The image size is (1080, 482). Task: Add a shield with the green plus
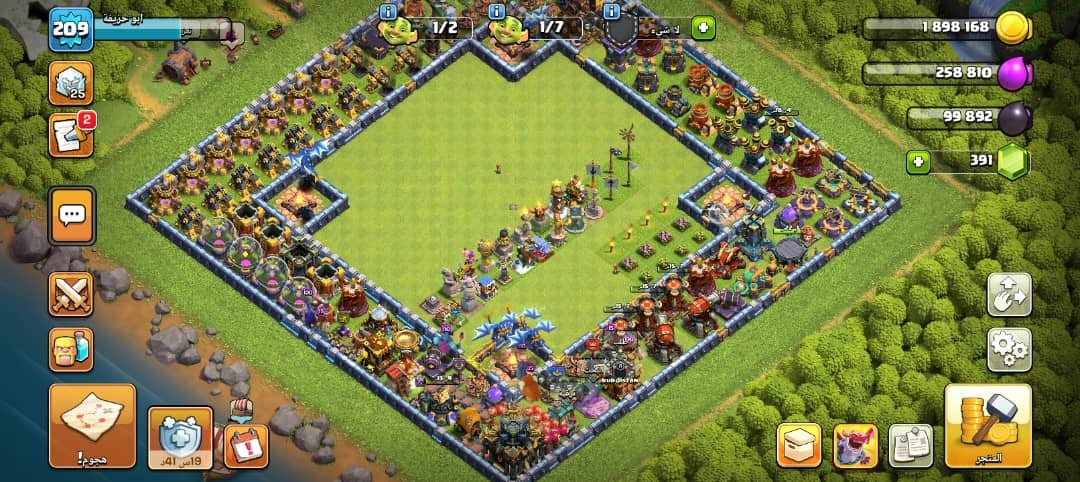[703, 27]
